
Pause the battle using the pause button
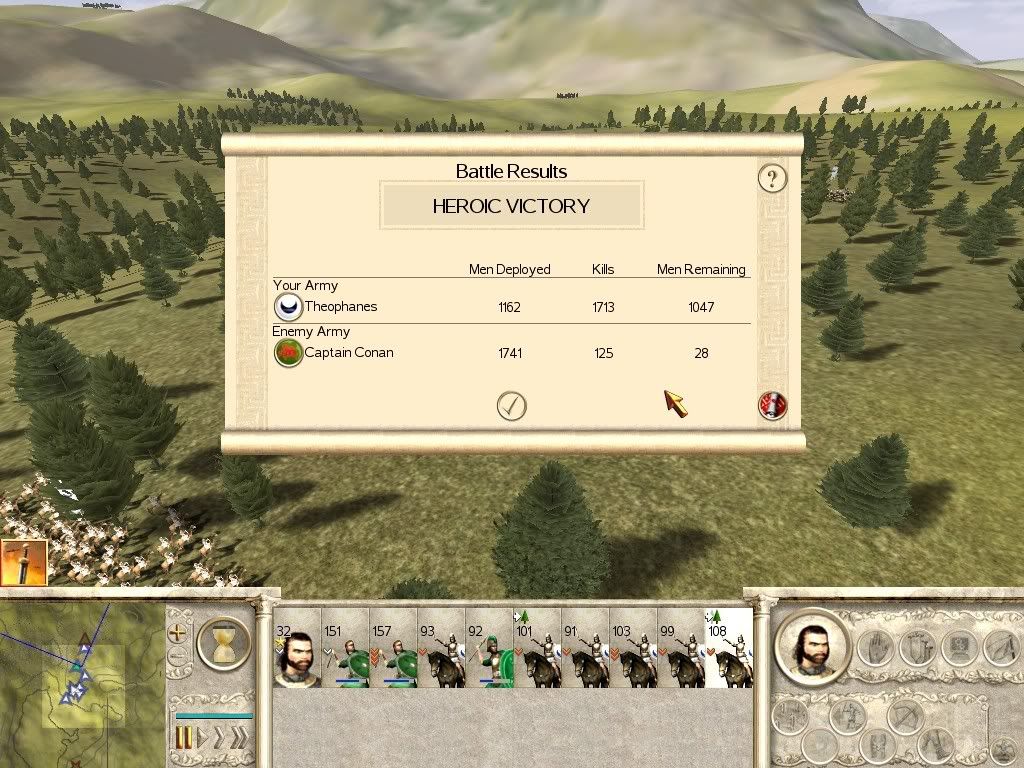(184, 738)
